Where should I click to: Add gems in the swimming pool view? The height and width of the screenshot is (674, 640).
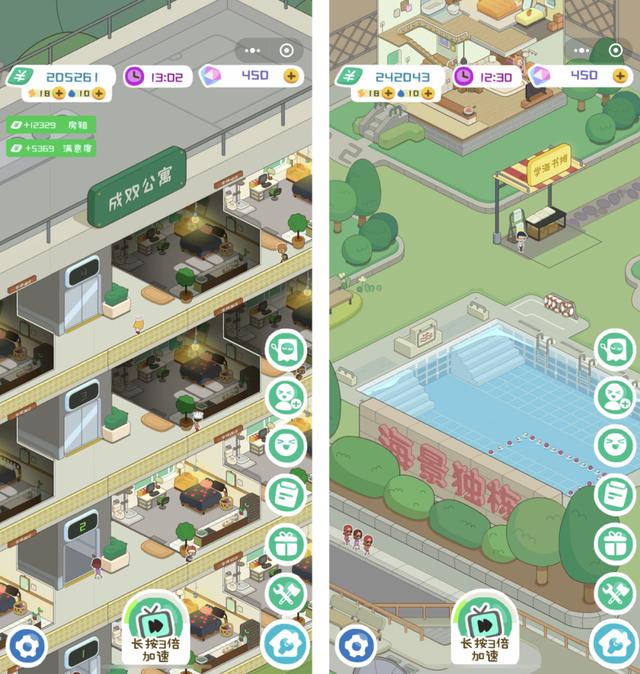[x=619, y=75]
